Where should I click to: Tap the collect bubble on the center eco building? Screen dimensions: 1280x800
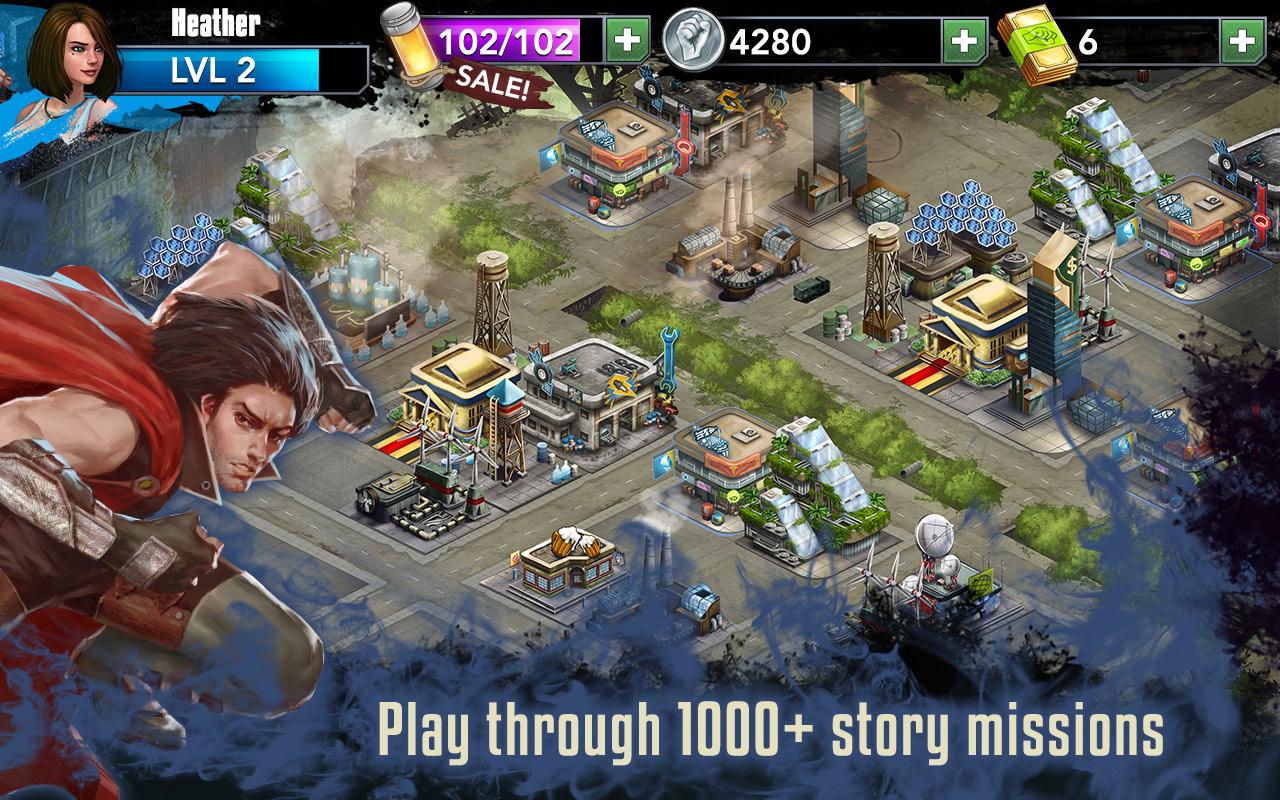(x=664, y=463)
